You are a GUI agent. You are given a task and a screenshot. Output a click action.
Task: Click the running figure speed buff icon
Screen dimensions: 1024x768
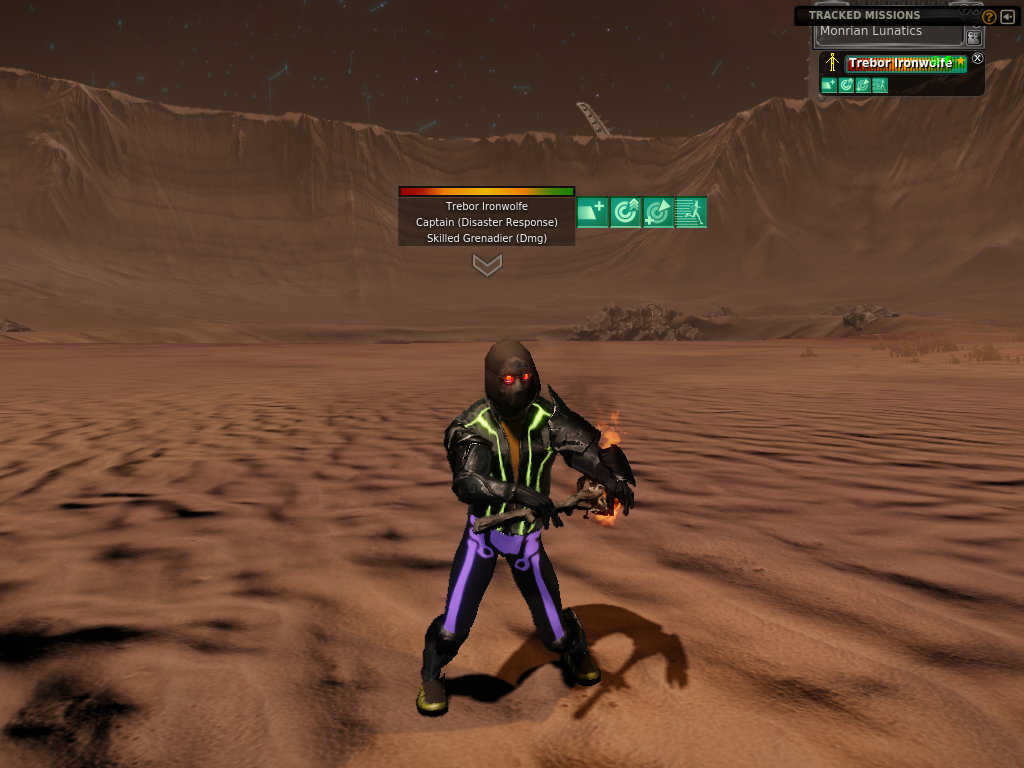[x=691, y=212]
